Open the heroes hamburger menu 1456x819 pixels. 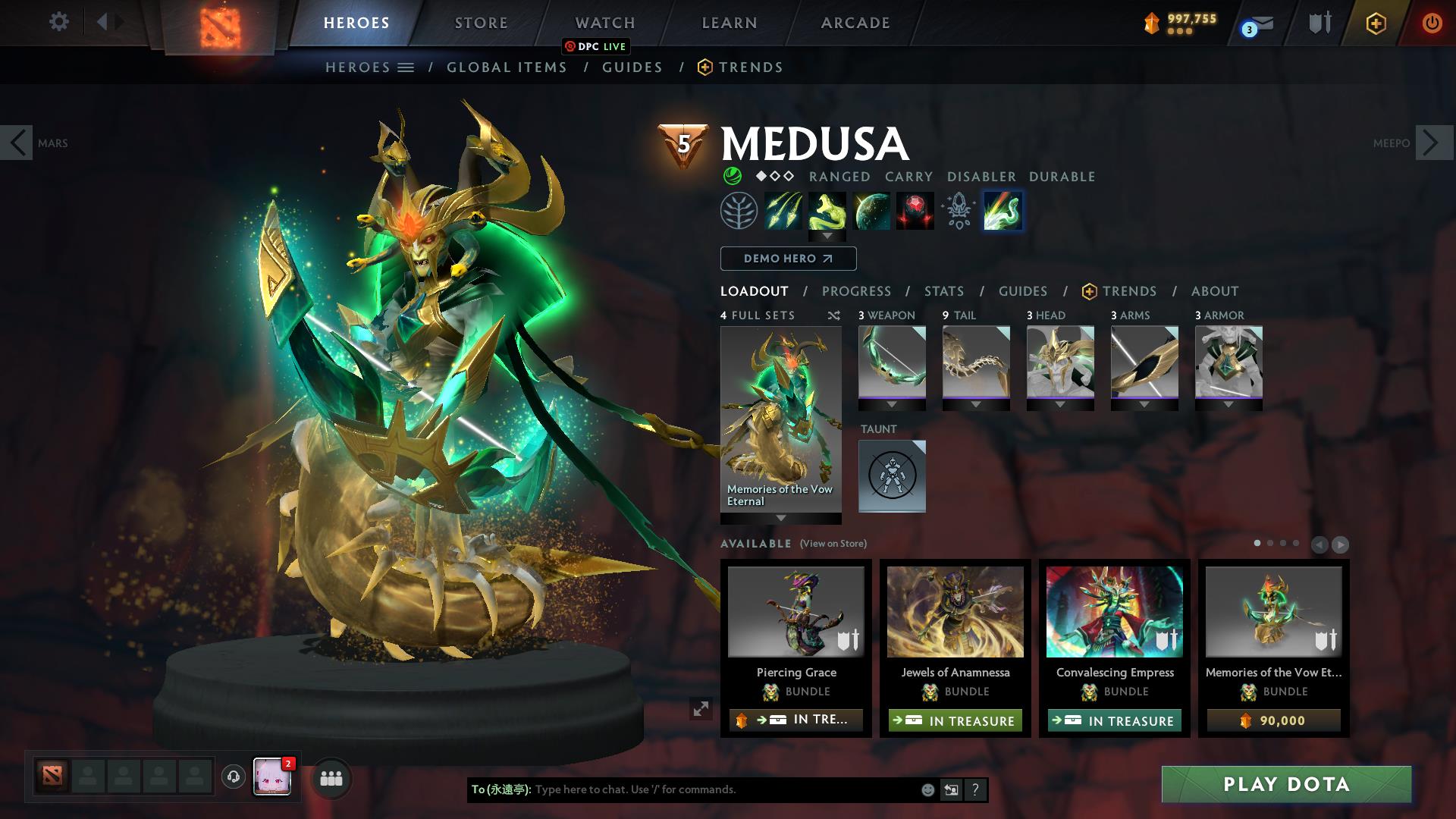pos(406,67)
